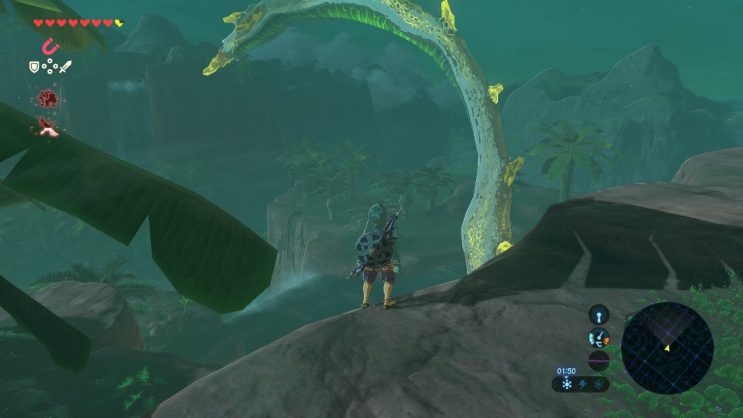Click the temperature gauge icon
This screenshot has width=743, height=418.
click(599, 338)
